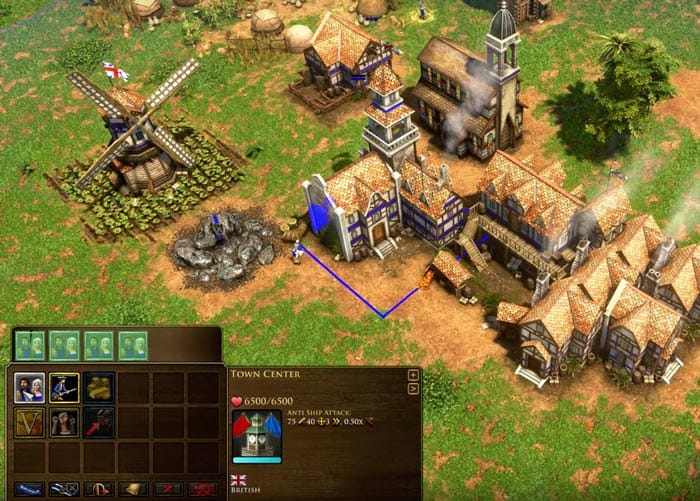Activate the red arrow upgrade icon
Image resolution: width=700 pixels, height=501 pixels.
98,422
